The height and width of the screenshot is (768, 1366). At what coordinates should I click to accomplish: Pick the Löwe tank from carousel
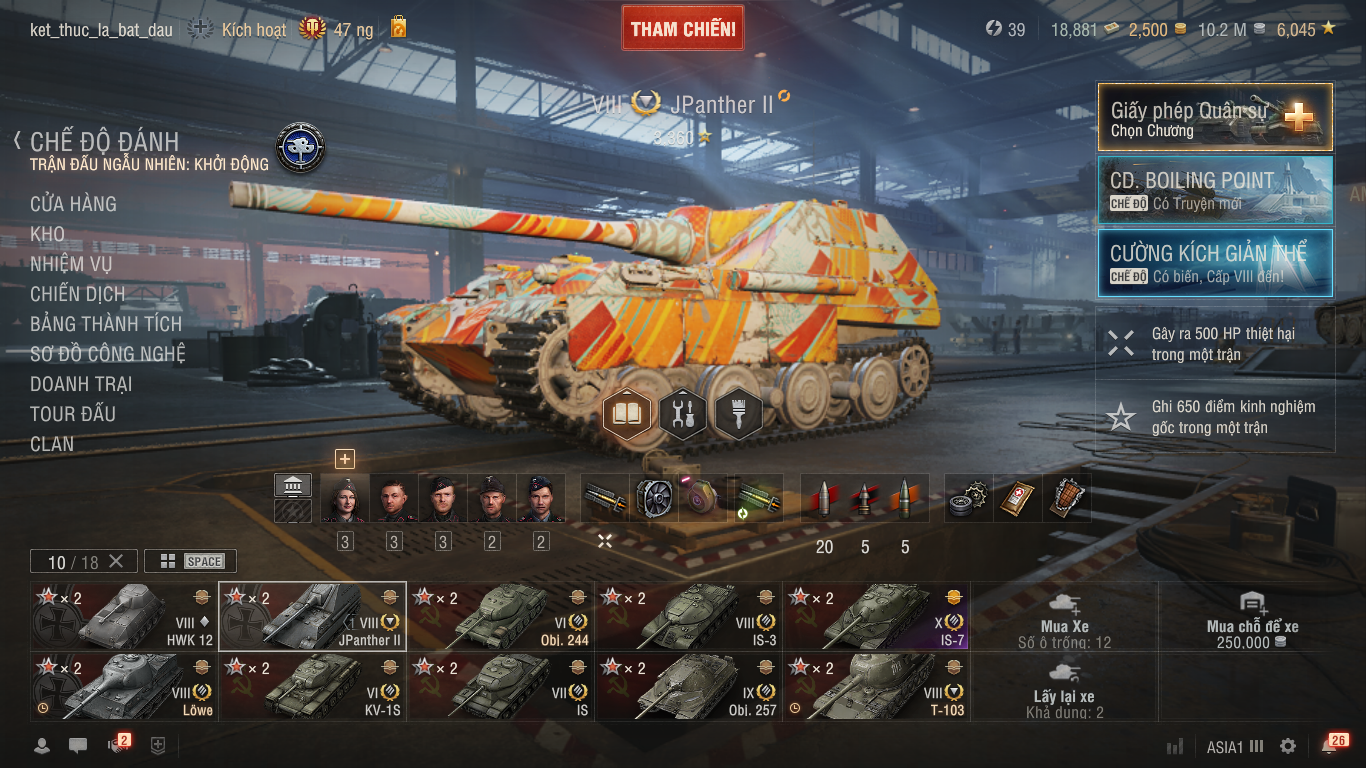click(124, 687)
